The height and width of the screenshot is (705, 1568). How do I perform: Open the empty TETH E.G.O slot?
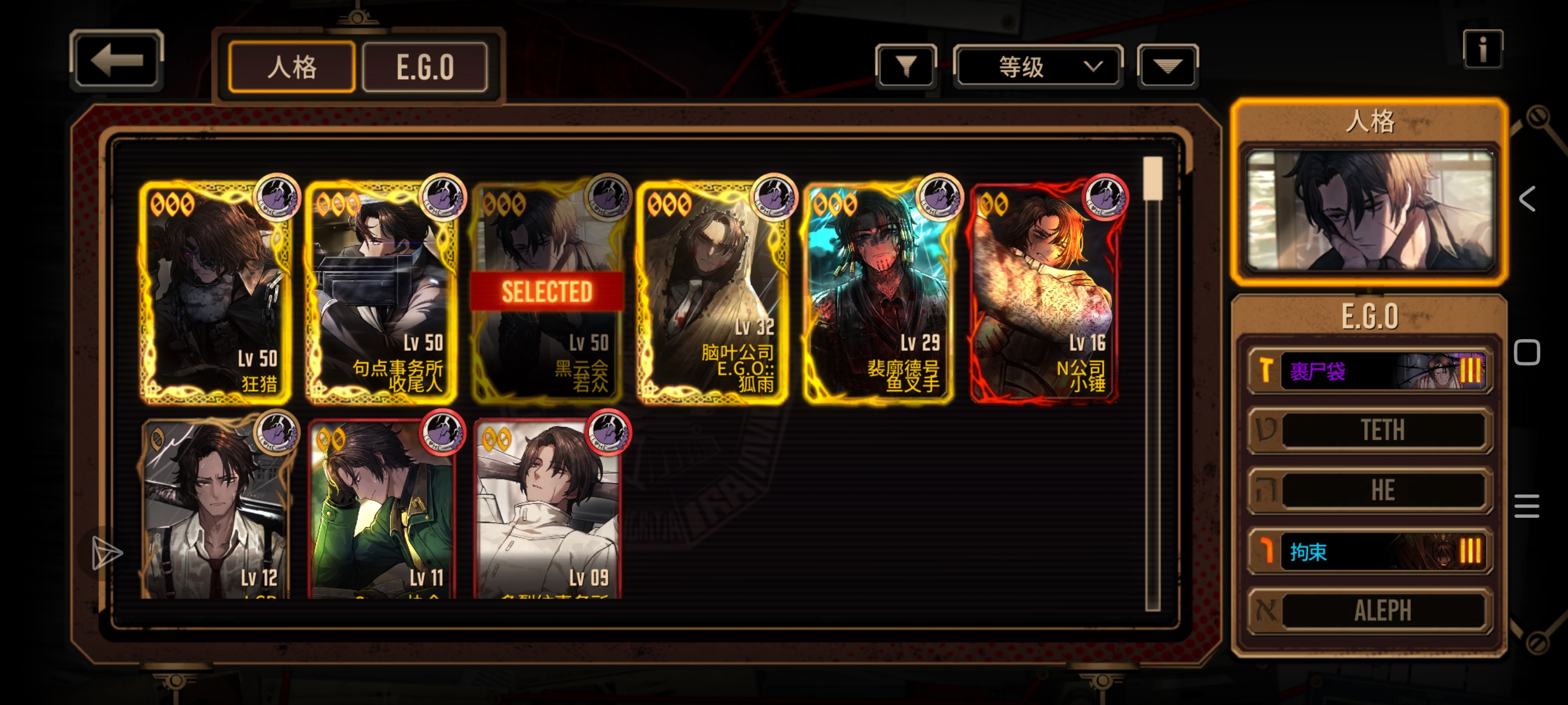click(x=1370, y=430)
